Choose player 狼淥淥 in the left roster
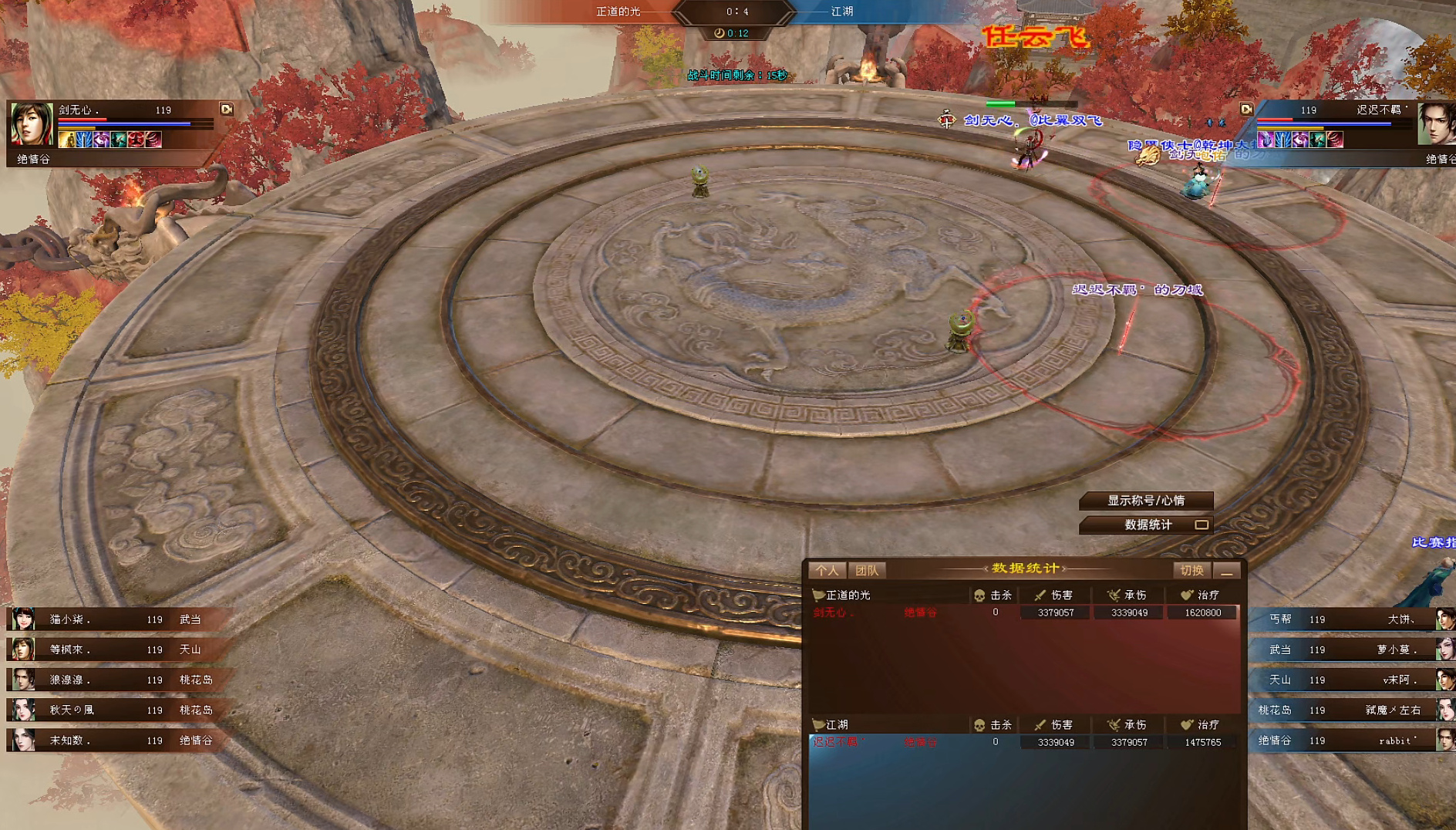This screenshot has width=1456, height=830. tap(116, 680)
